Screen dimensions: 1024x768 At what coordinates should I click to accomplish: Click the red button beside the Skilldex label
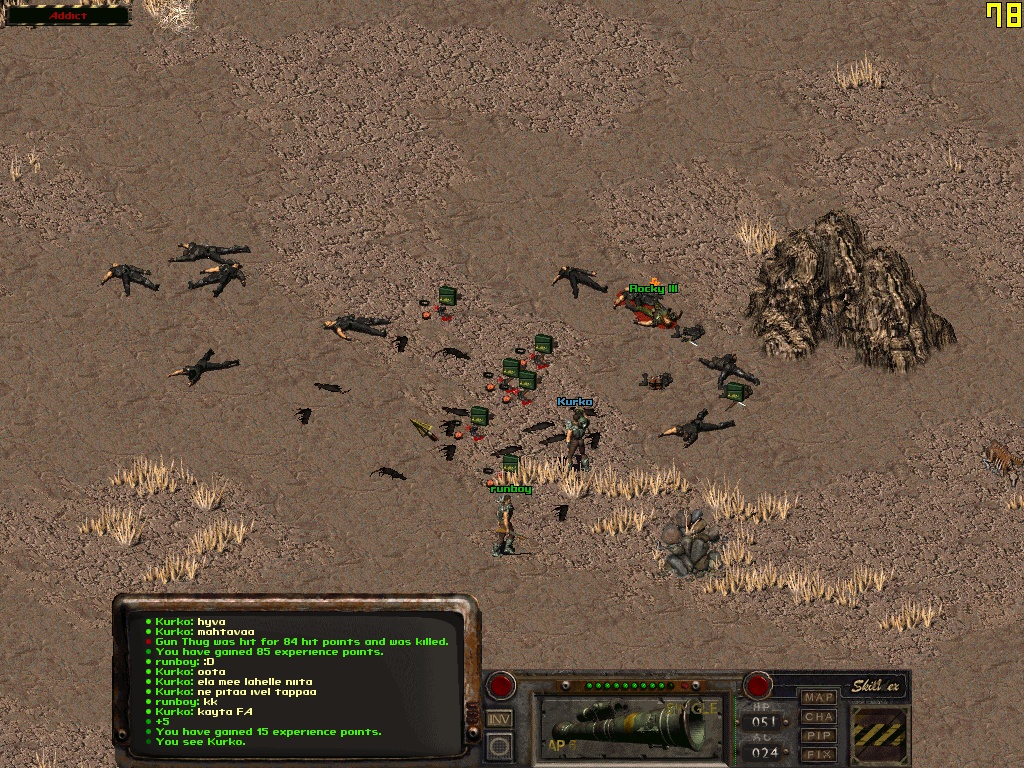[x=757, y=686]
